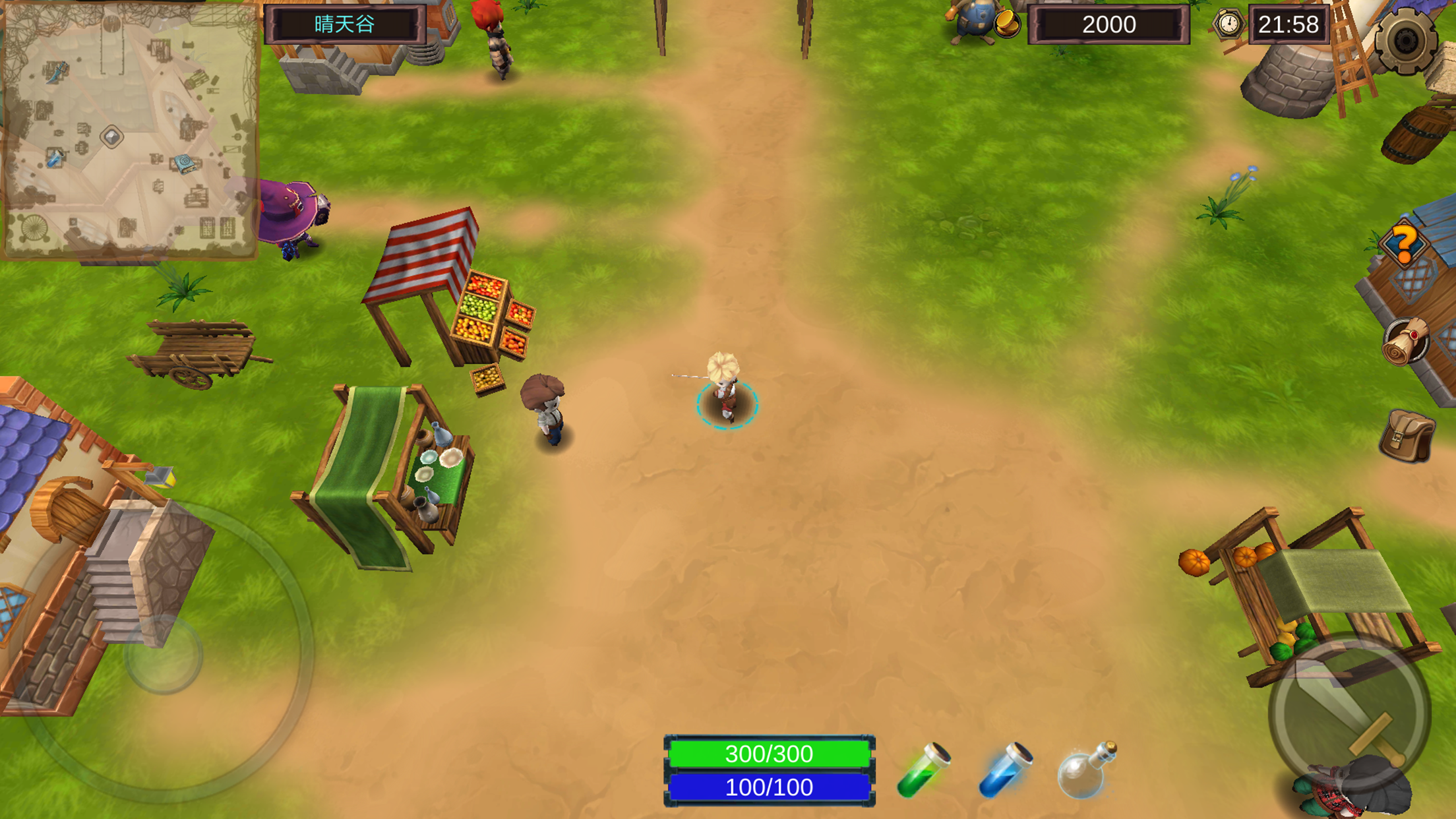The image size is (1456, 819).
Task: Use the blue mana potion
Action: click(1005, 770)
